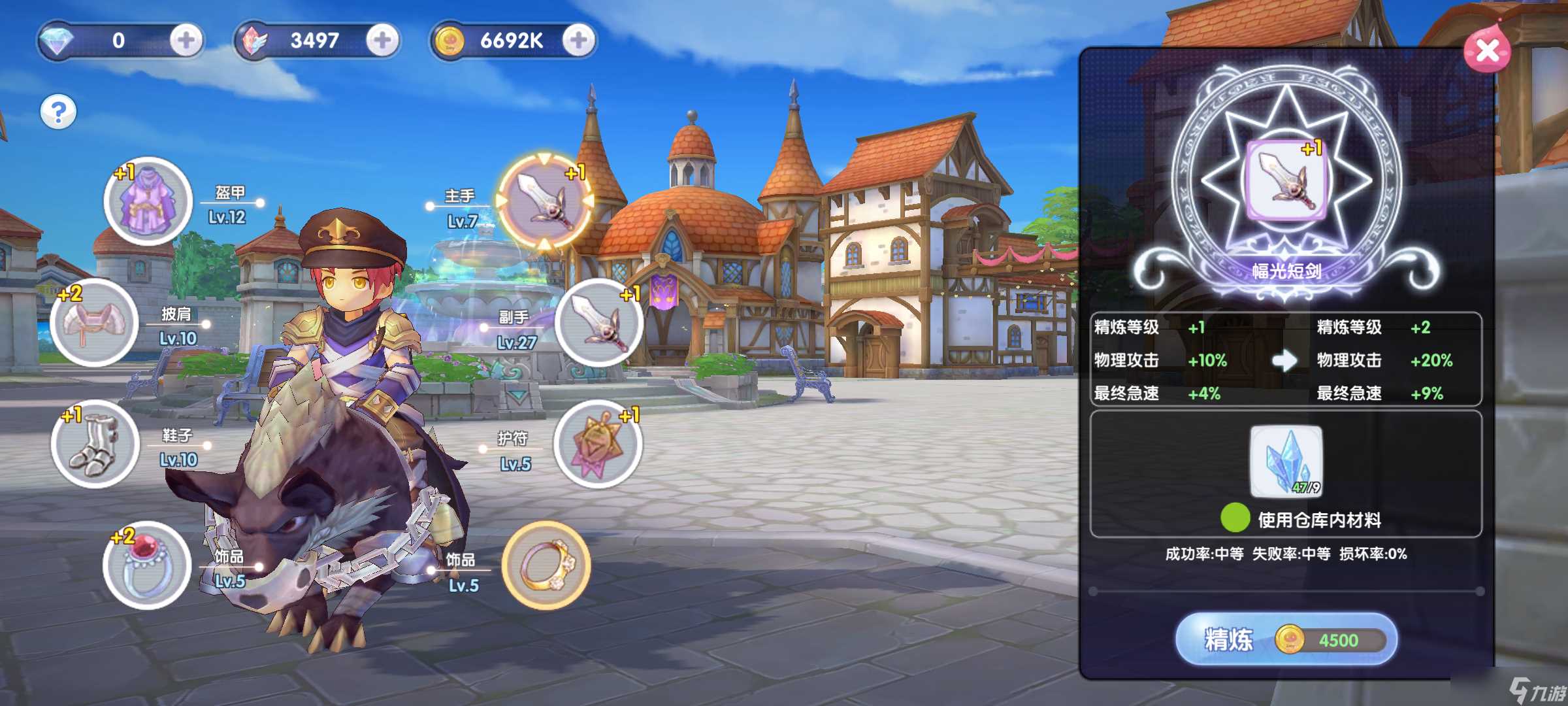Close the refine panel with the pink X

[x=1487, y=50]
